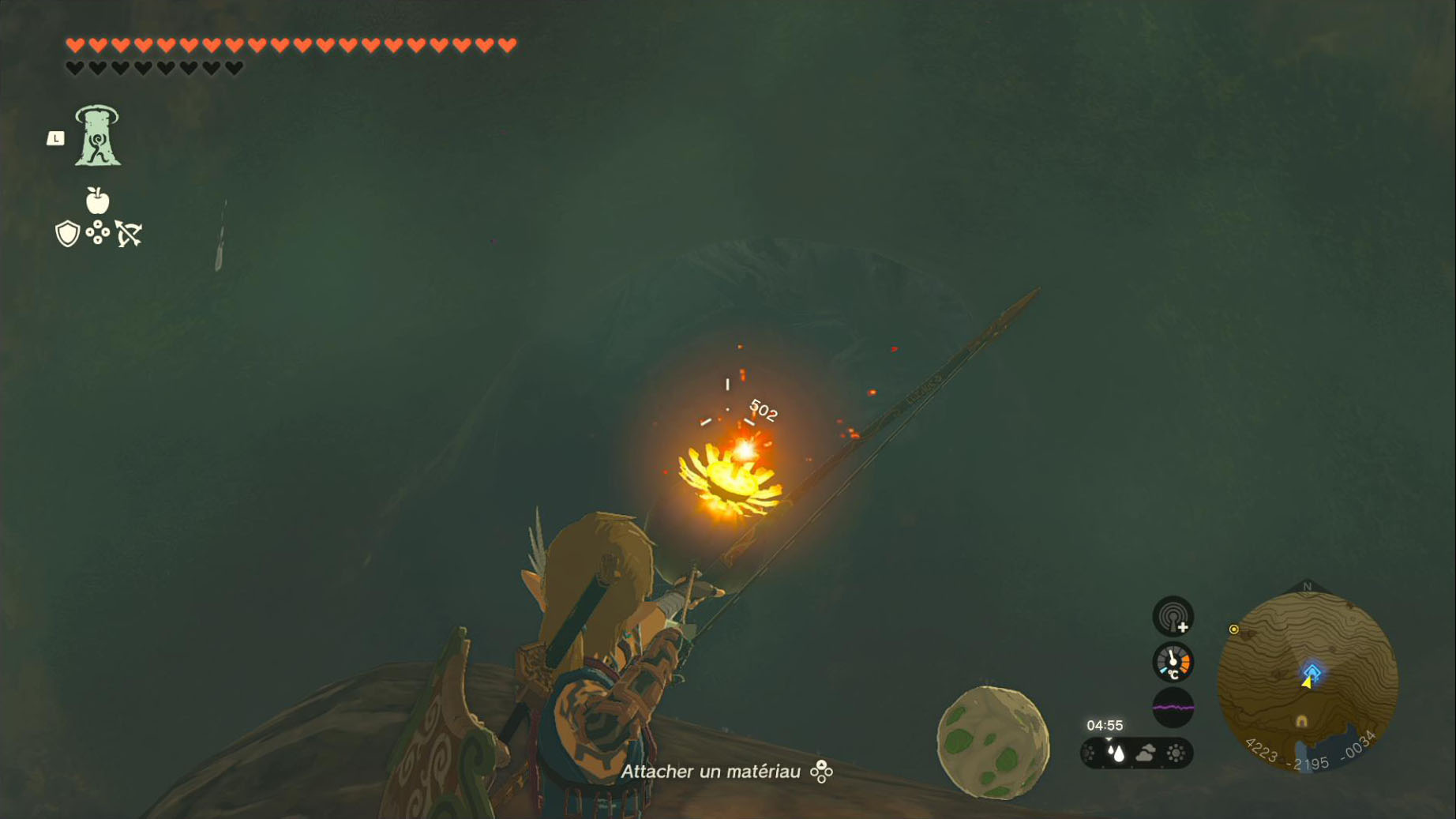This screenshot has width=1456, height=819.
Task: Select the blue shrine marker on minimap
Action: [1312, 672]
